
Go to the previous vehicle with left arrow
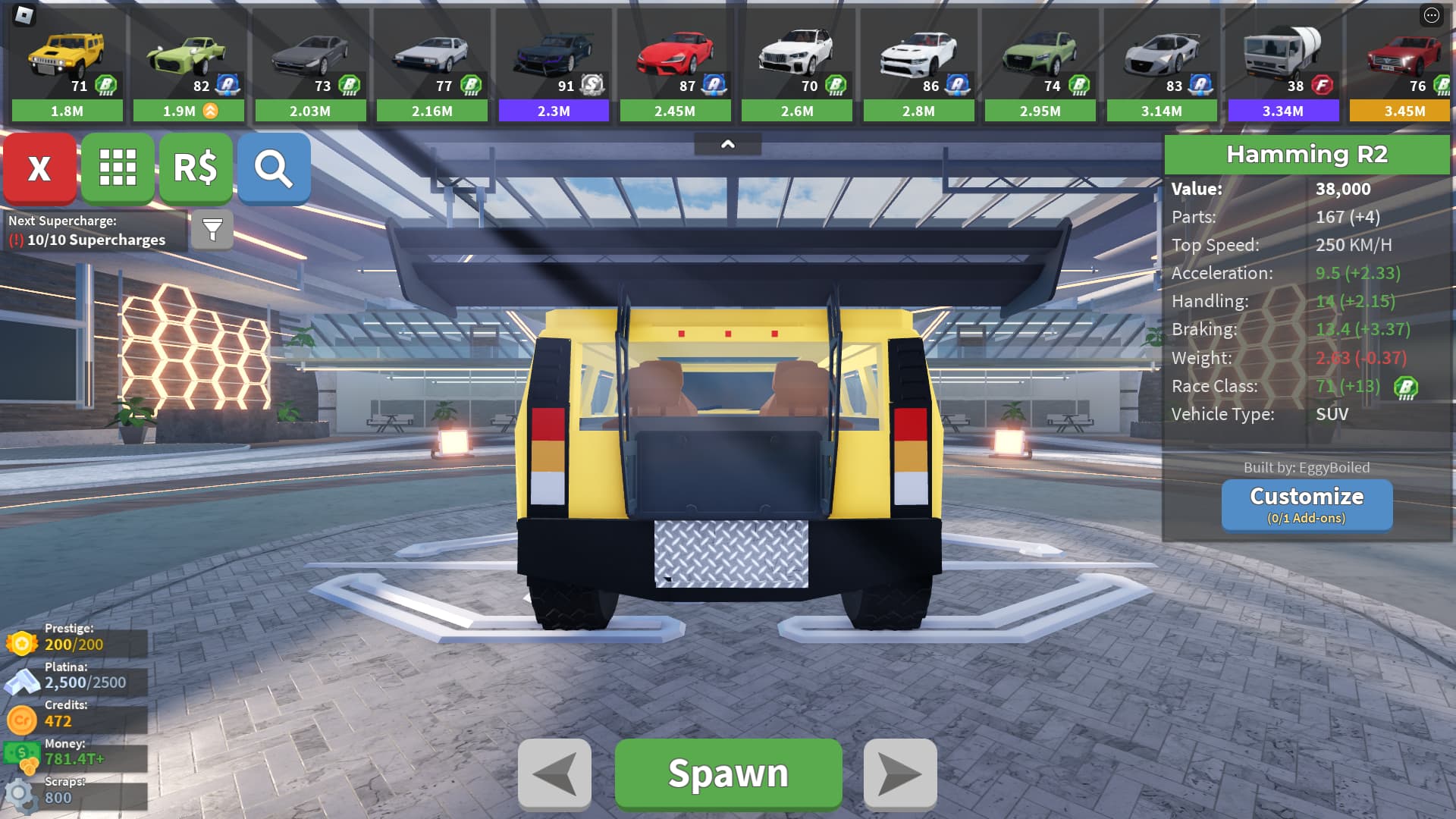pyautogui.click(x=554, y=773)
